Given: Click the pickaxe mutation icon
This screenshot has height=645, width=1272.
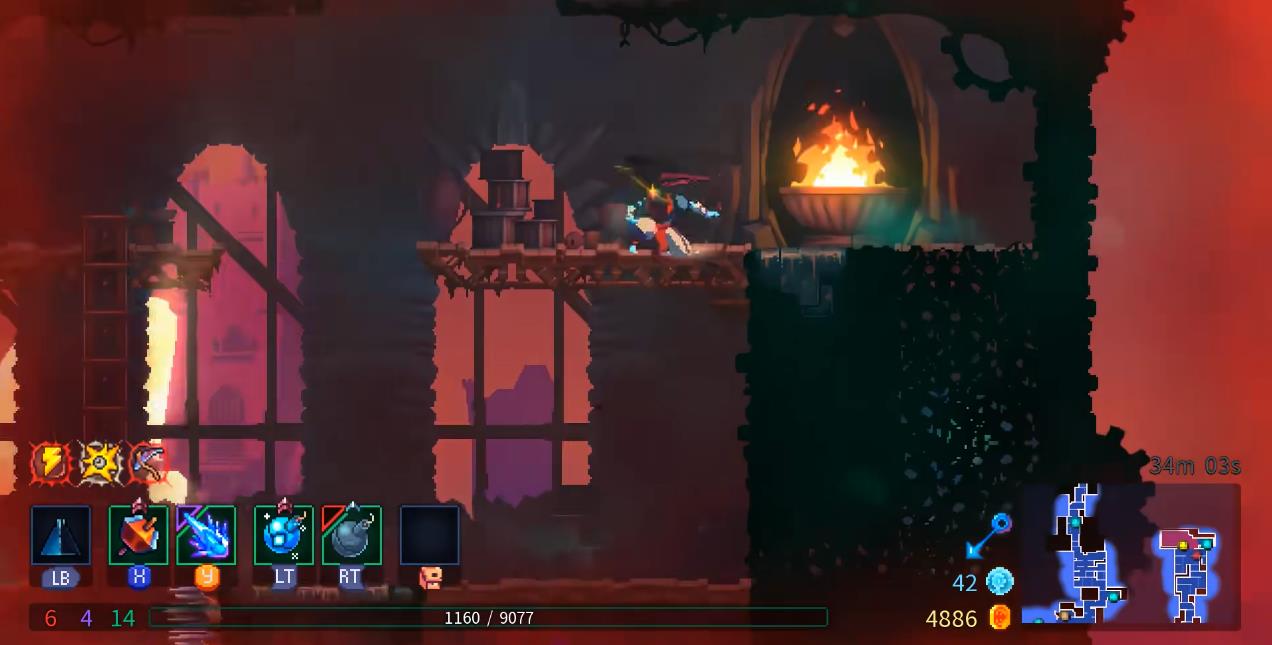Looking at the screenshot, I should [146, 462].
